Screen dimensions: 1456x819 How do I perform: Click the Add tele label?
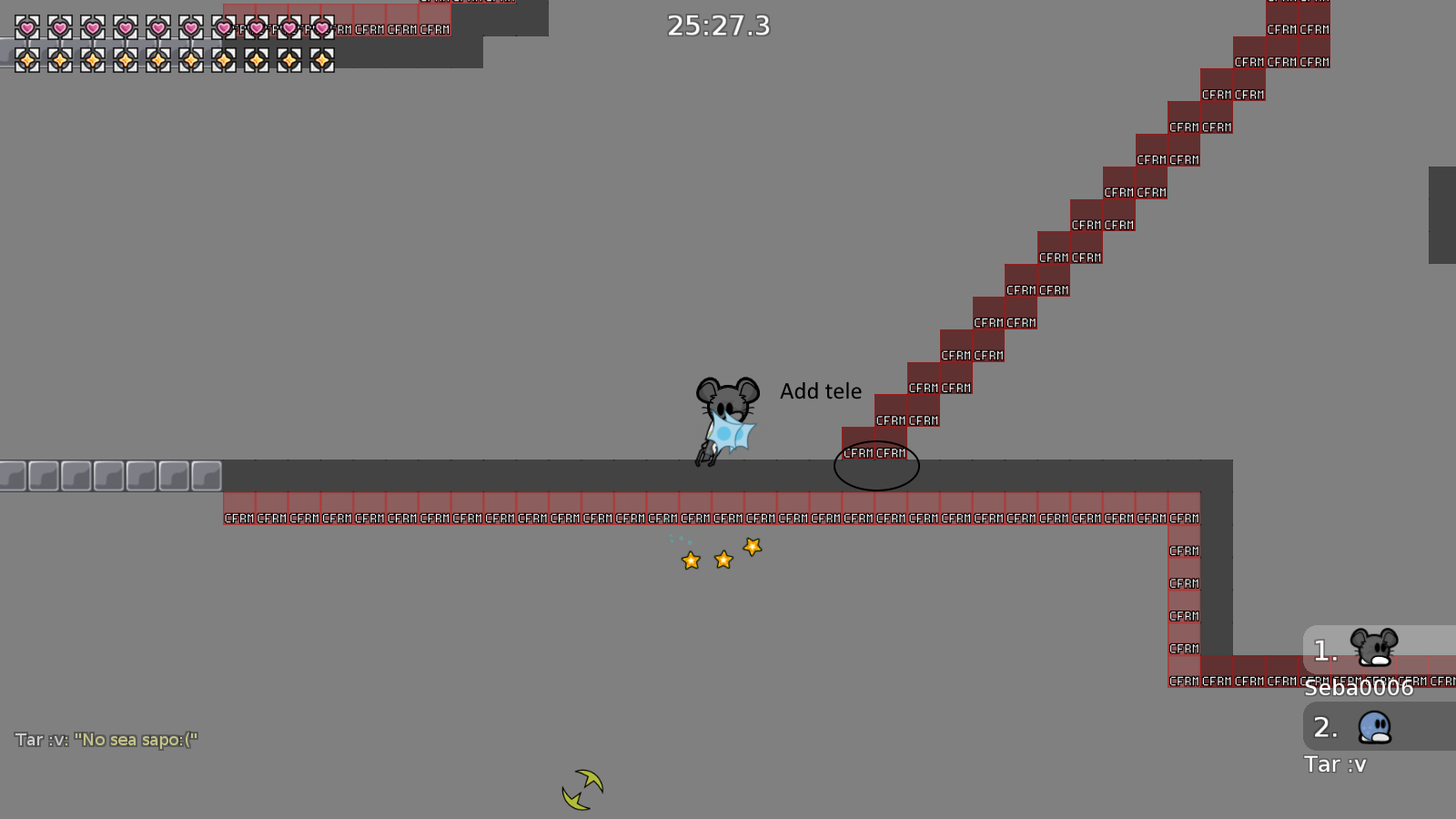click(x=821, y=391)
